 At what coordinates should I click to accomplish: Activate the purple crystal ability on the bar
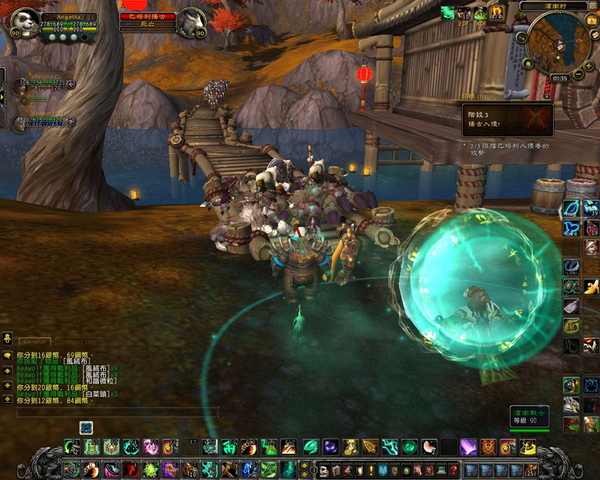coord(468,446)
